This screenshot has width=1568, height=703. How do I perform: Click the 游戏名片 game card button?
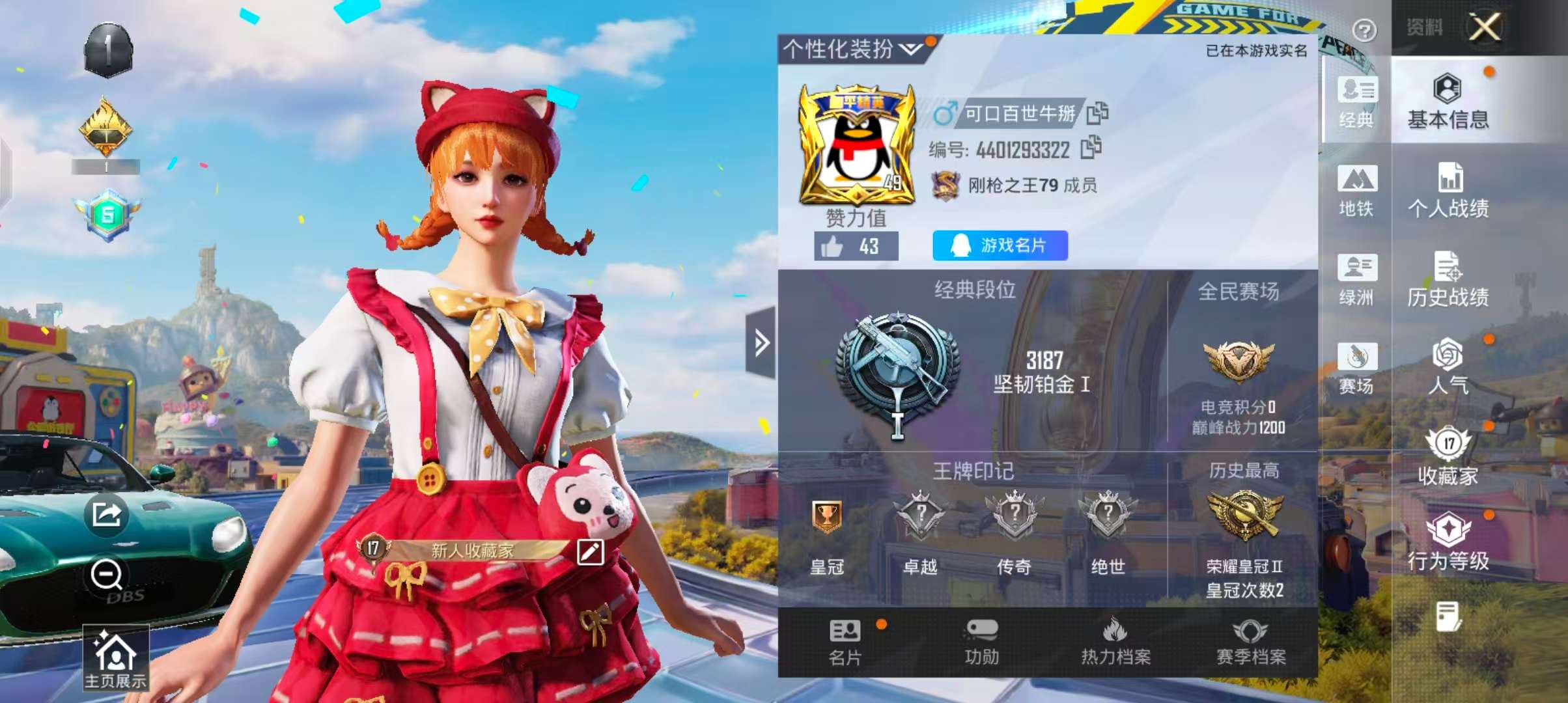point(1000,245)
